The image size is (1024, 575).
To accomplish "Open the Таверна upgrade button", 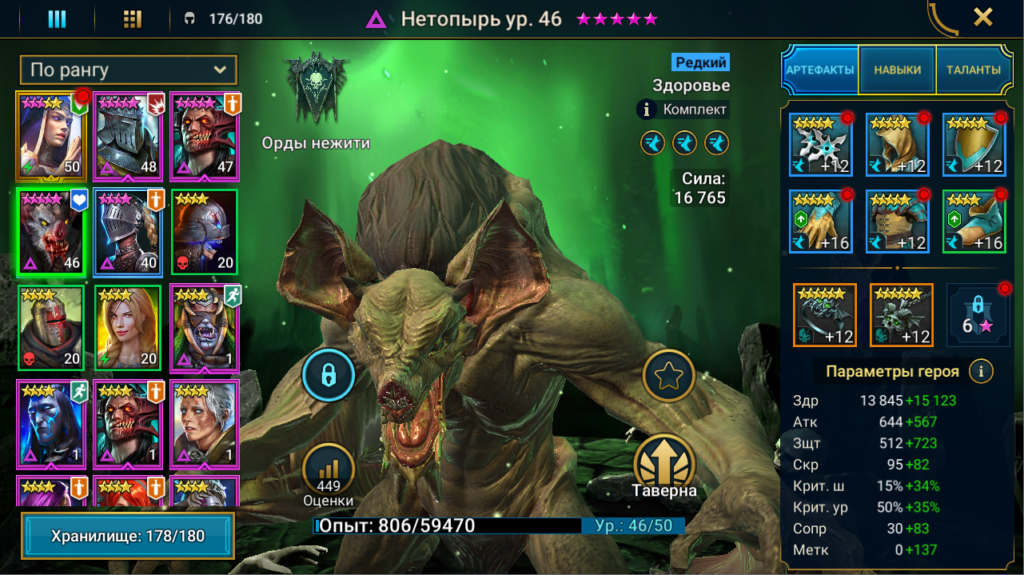I will pyautogui.click(x=664, y=466).
